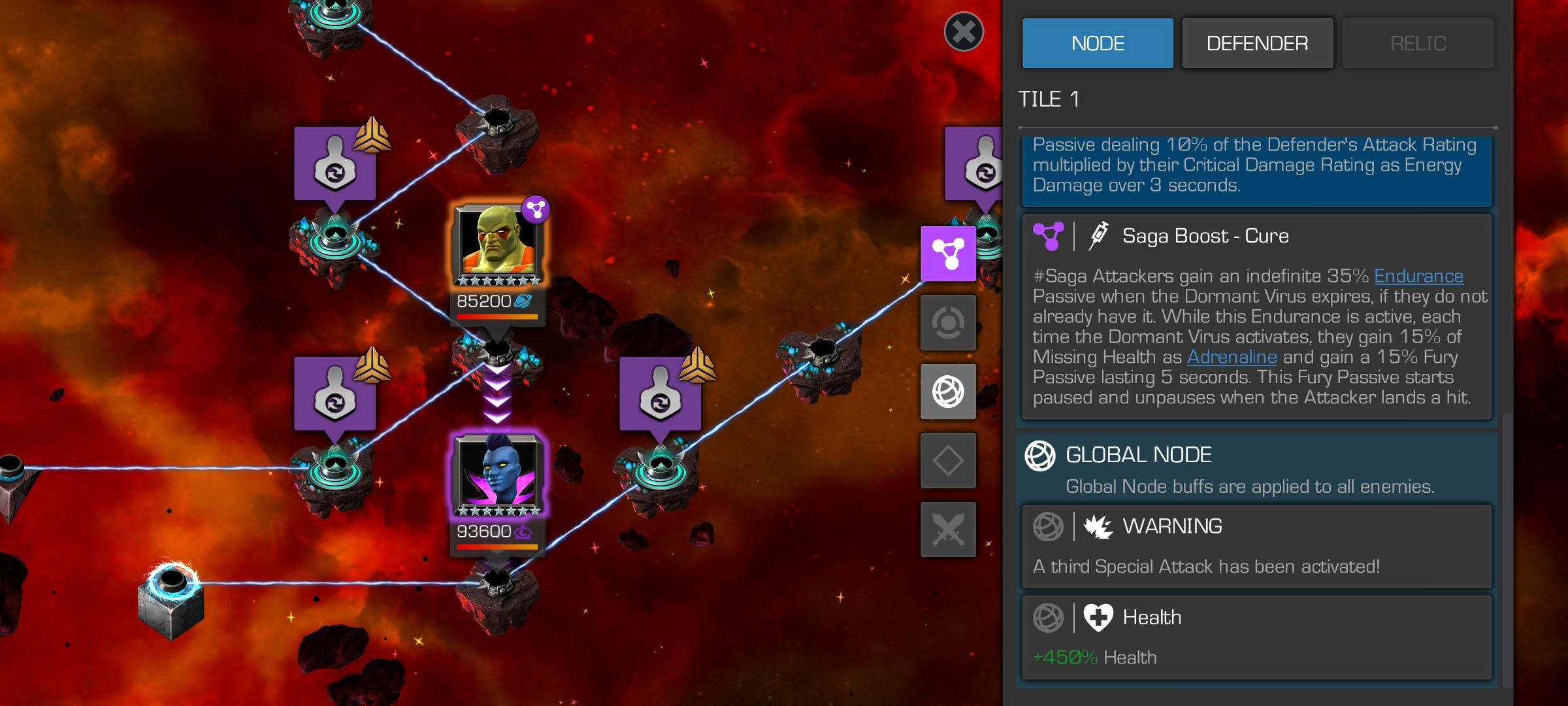Click the Endurance keyword link

pos(1418,277)
